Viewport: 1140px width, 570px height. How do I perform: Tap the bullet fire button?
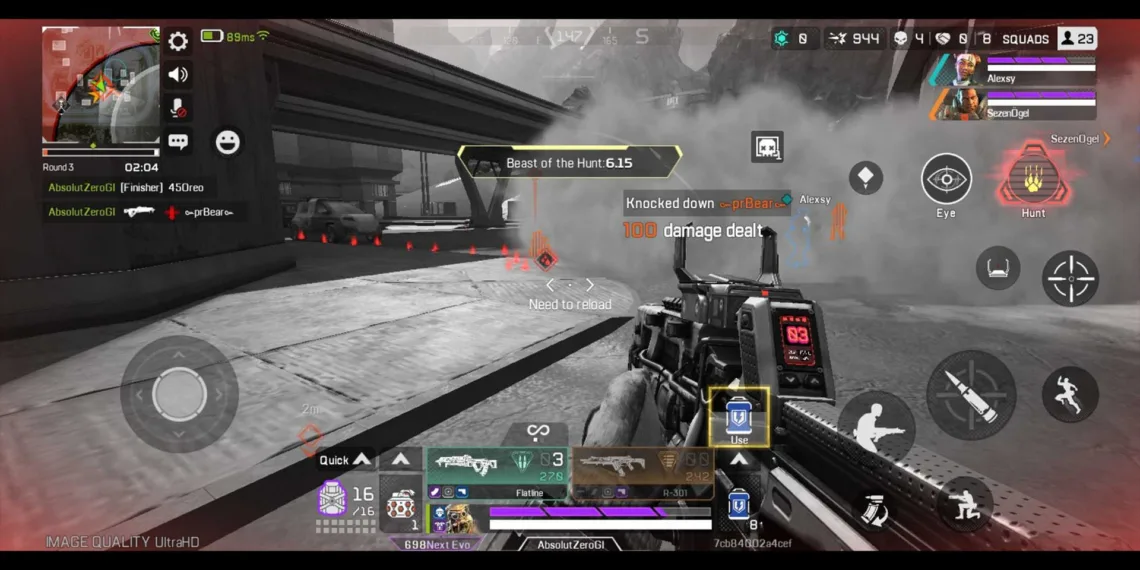970,394
